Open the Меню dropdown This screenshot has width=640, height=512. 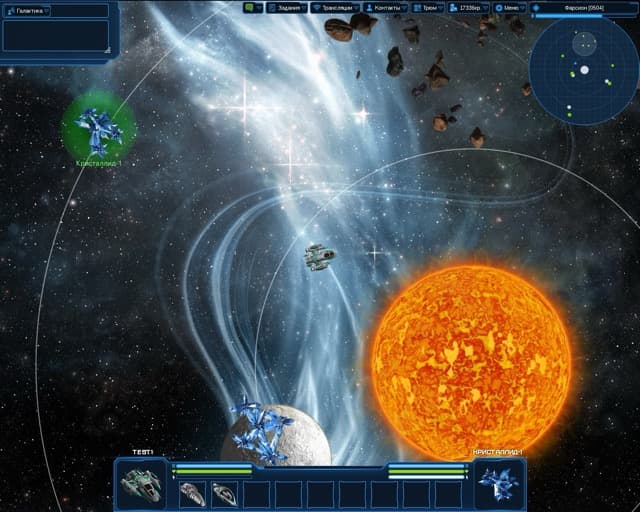[x=510, y=7]
